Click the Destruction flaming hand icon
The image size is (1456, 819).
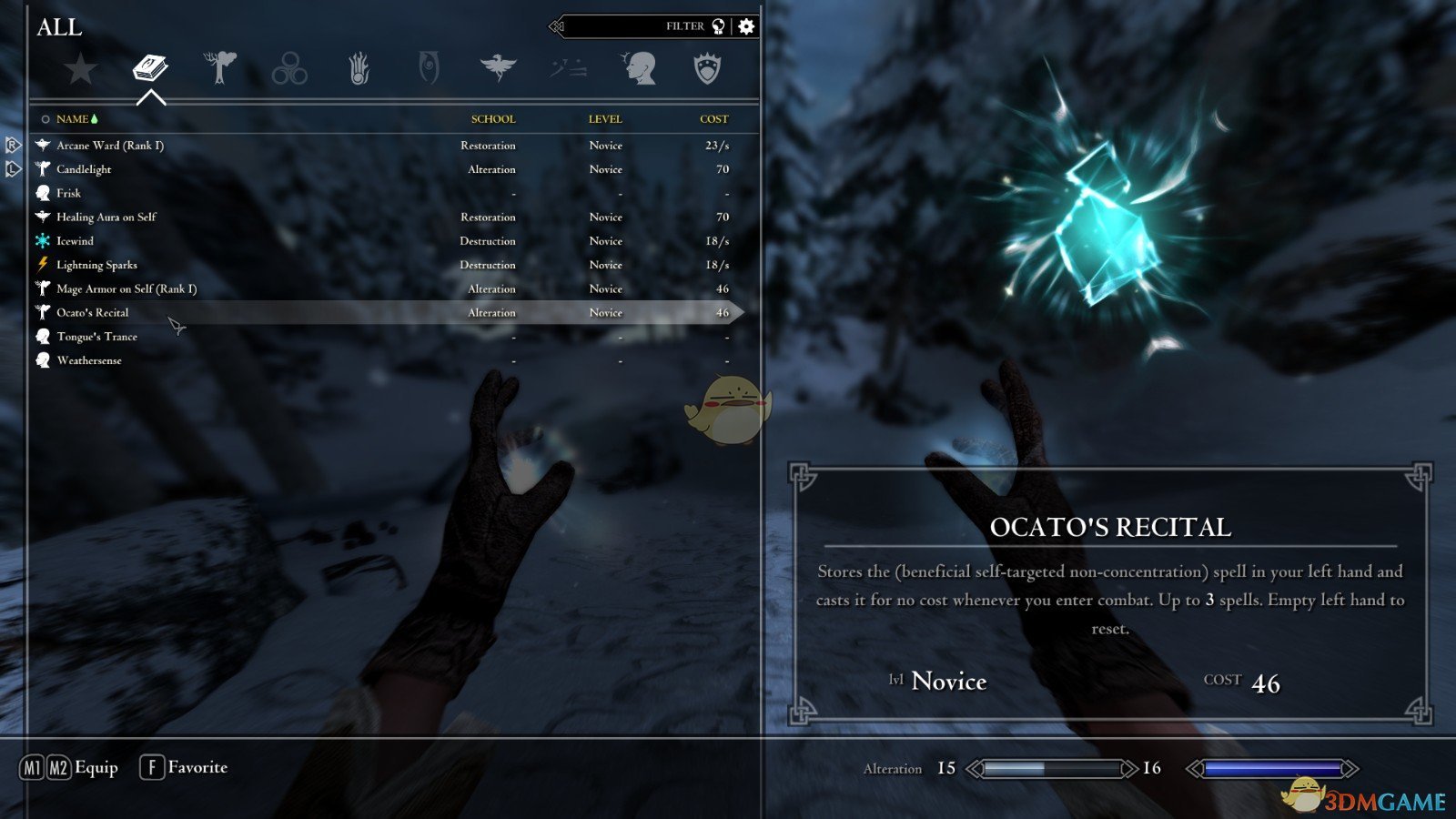(x=359, y=68)
